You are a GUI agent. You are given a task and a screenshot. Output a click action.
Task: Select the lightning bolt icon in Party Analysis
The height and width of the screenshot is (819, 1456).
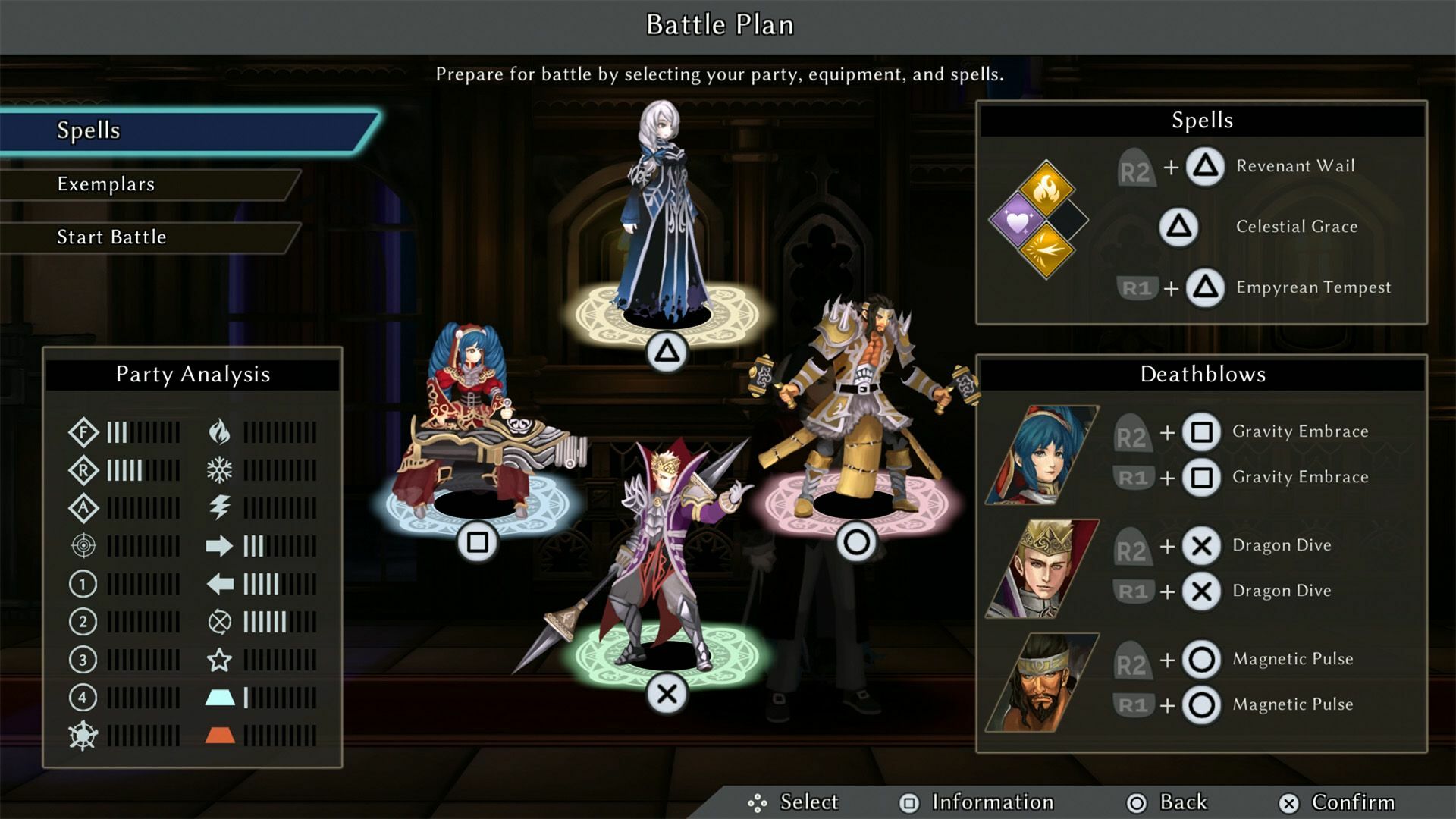click(220, 508)
